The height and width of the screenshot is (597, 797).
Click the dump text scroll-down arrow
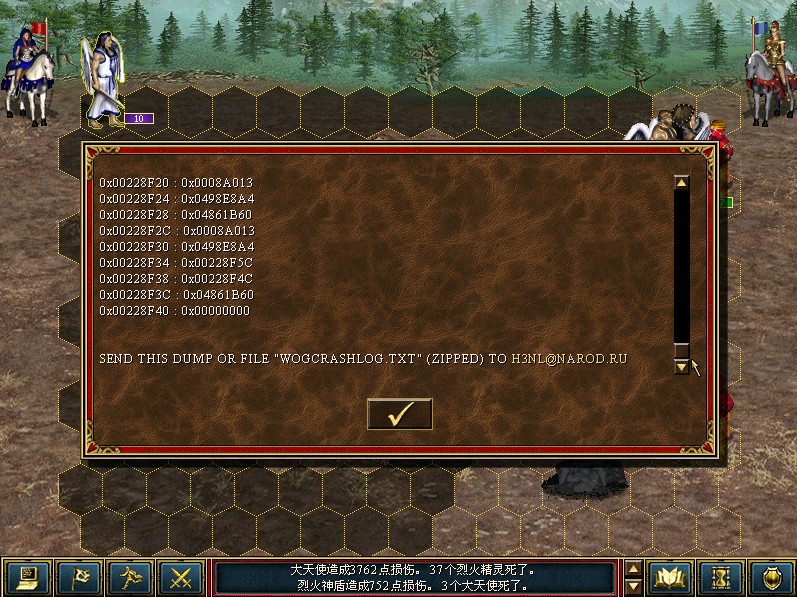681,367
